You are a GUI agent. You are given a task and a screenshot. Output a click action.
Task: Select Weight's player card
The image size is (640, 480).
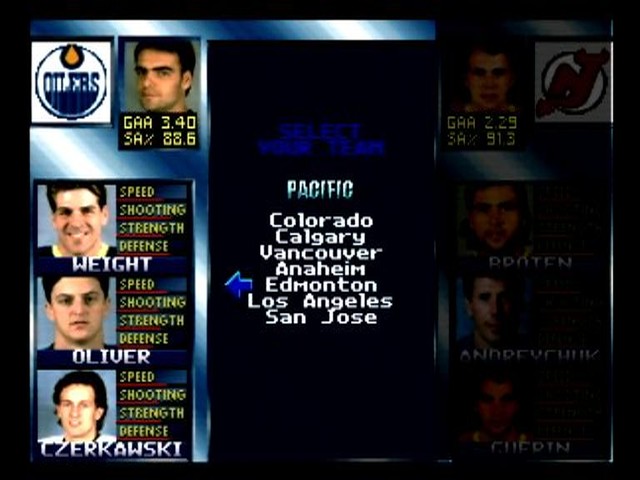pos(113,228)
